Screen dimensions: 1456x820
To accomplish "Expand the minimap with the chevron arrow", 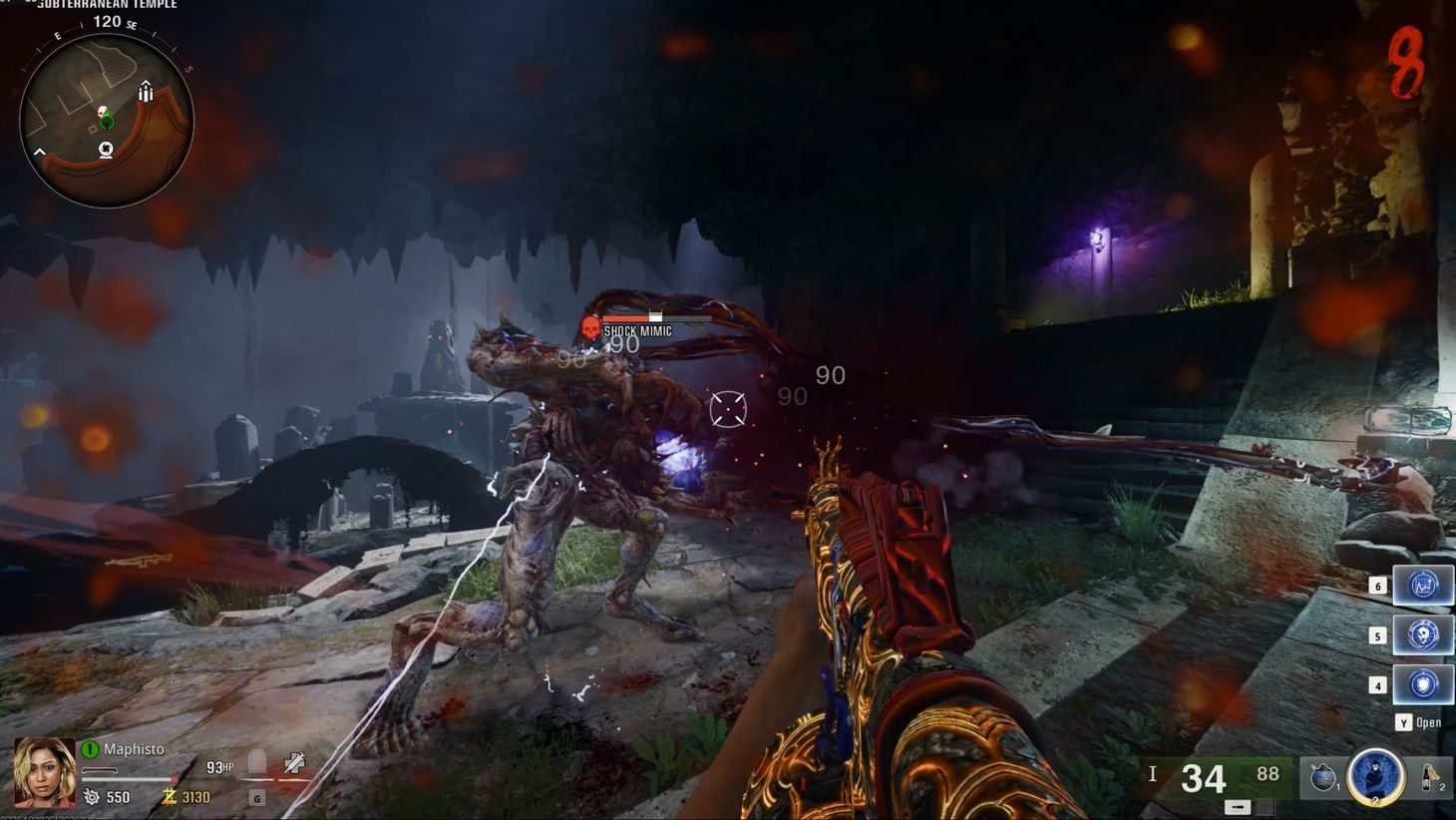I will pyautogui.click(x=40, y=152).
